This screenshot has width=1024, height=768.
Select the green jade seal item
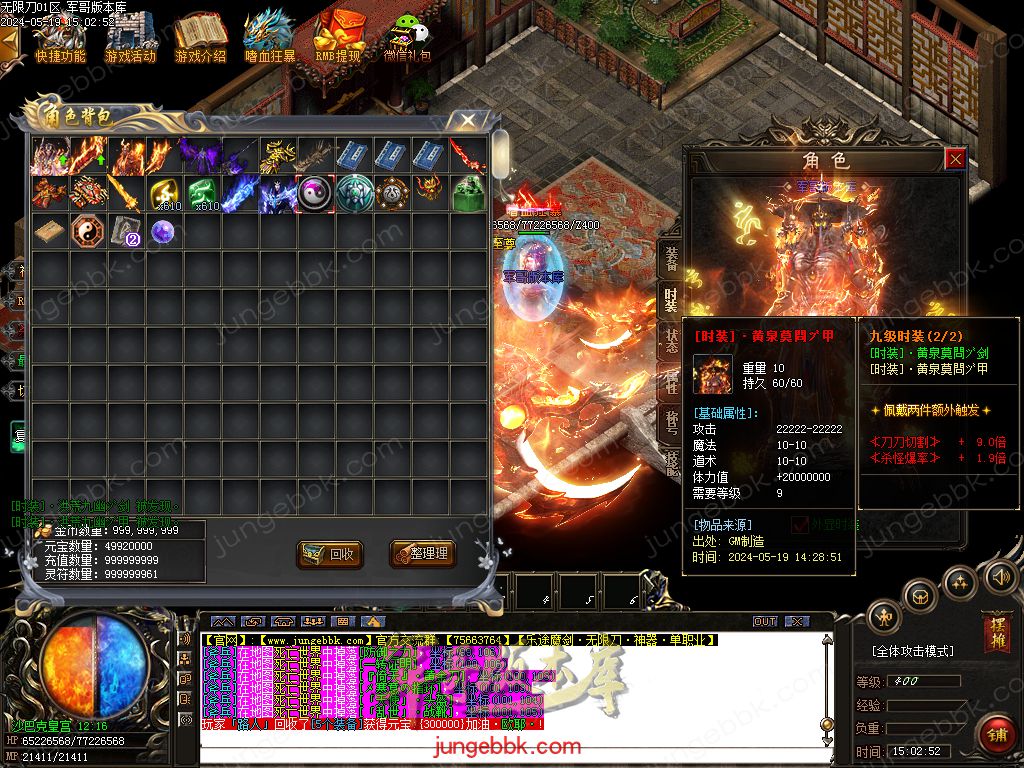[469, 193]
